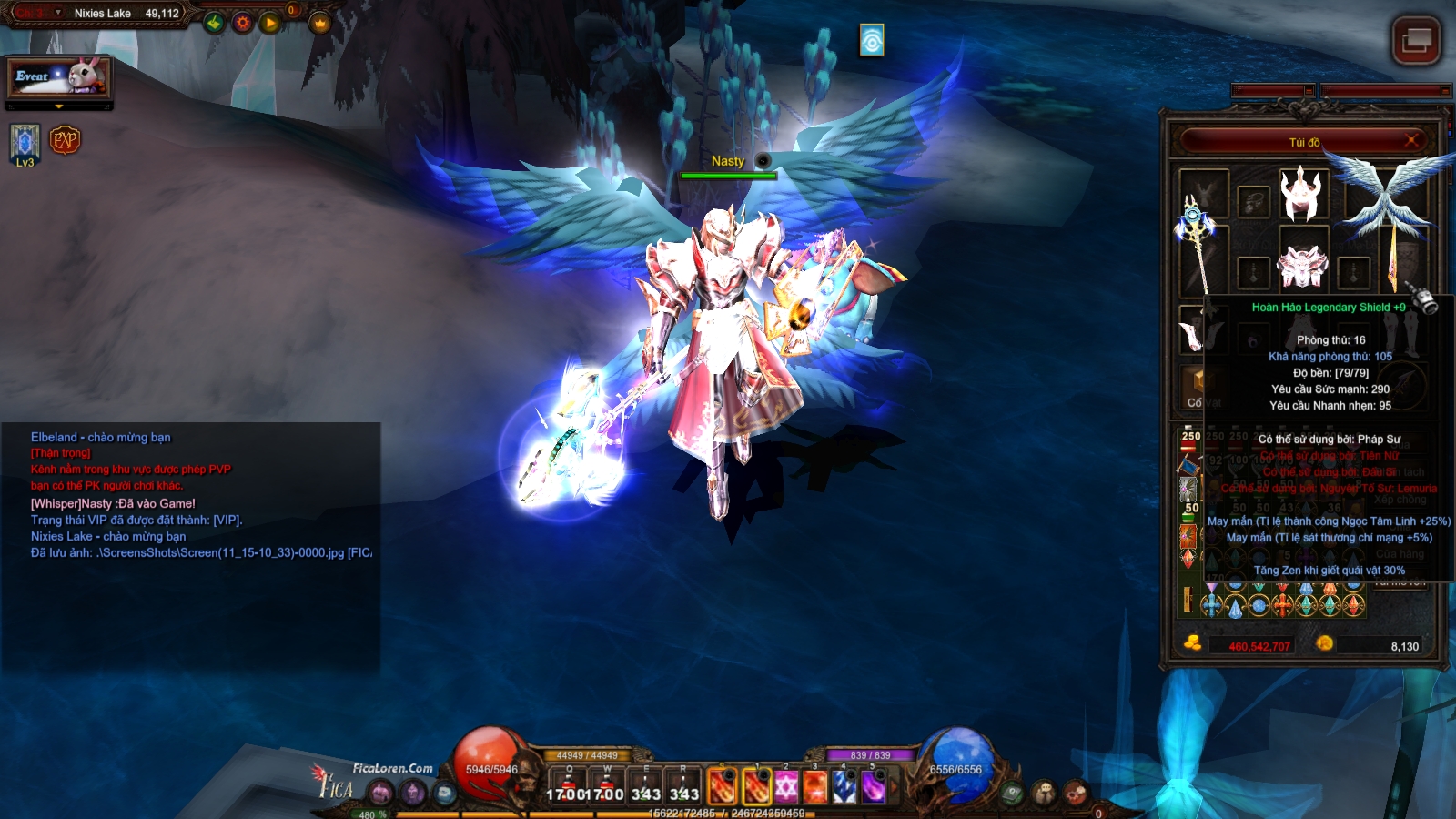Open the Event rabbit banner
1456x819 pixels.
pyautogui.click(x=59, y=77)
